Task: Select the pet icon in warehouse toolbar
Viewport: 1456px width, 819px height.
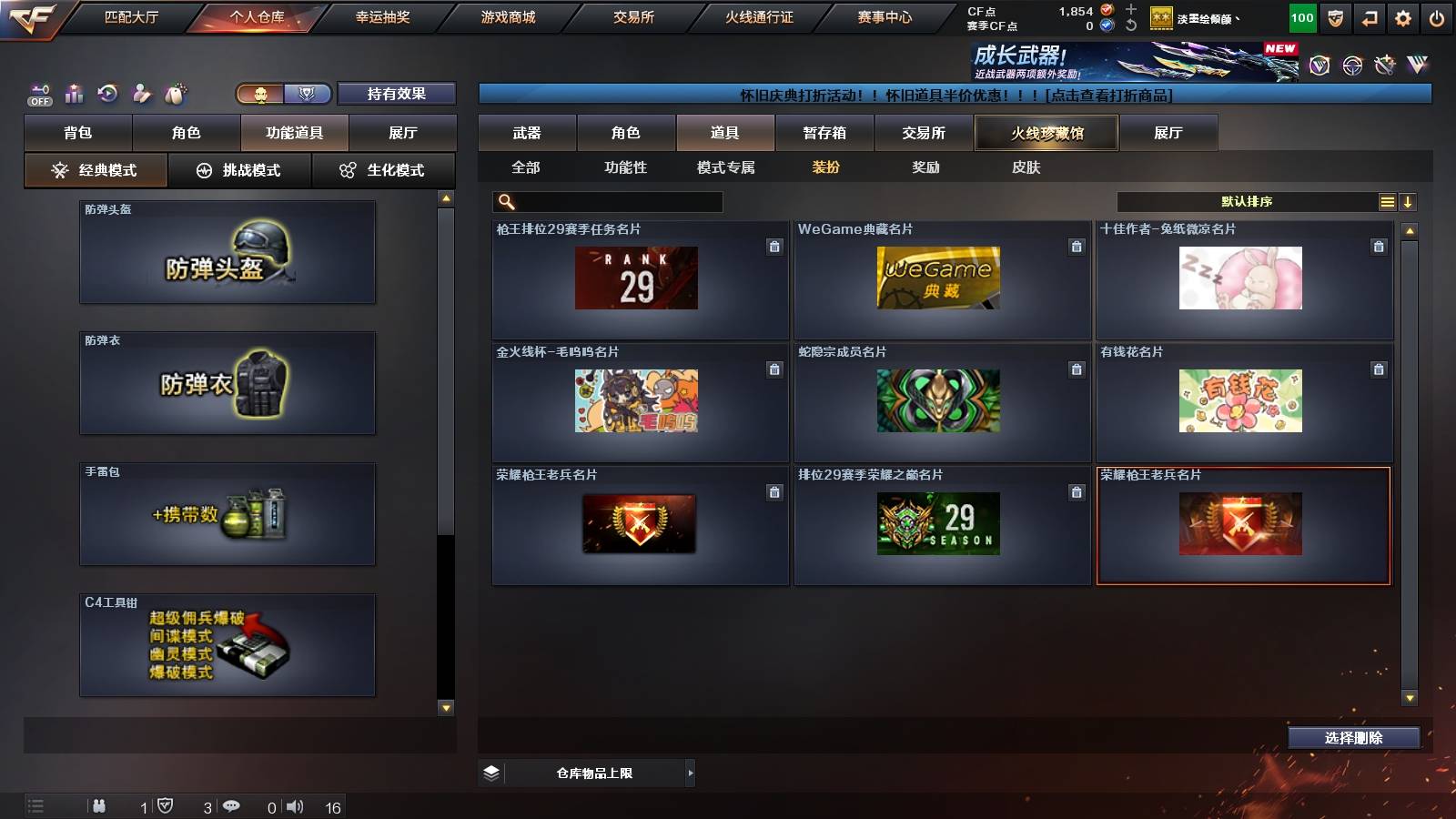Action: [x=173, y=92]
